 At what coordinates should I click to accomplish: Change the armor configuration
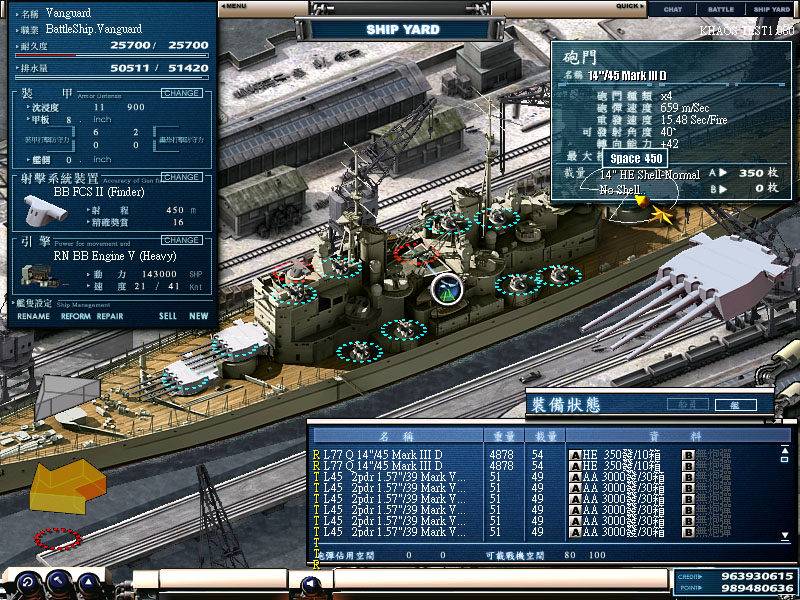pyautogui.click(x=181, y=93)
